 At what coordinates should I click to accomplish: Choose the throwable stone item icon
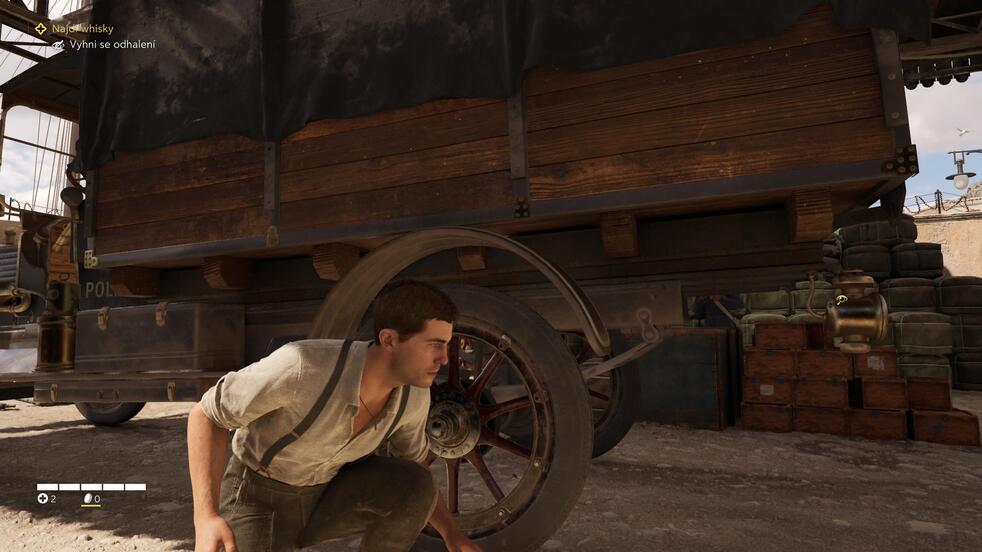(87, 498)
